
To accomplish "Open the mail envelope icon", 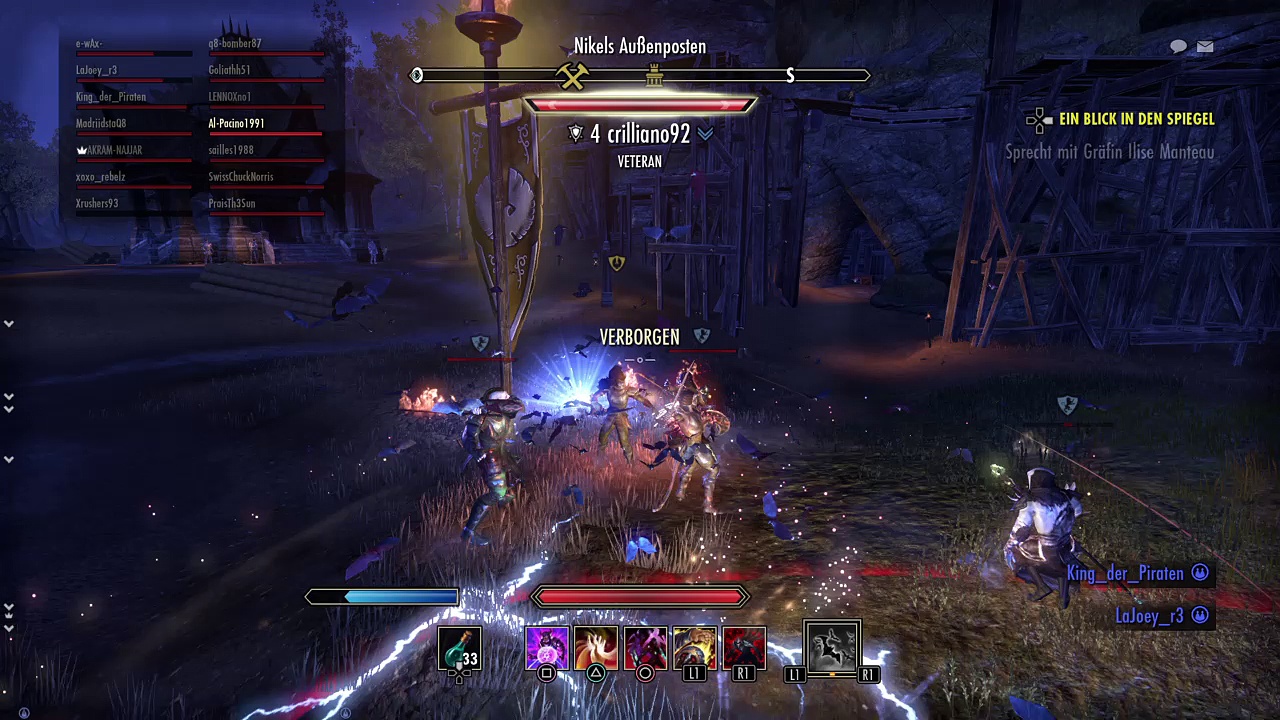I will coord(1205,46).
